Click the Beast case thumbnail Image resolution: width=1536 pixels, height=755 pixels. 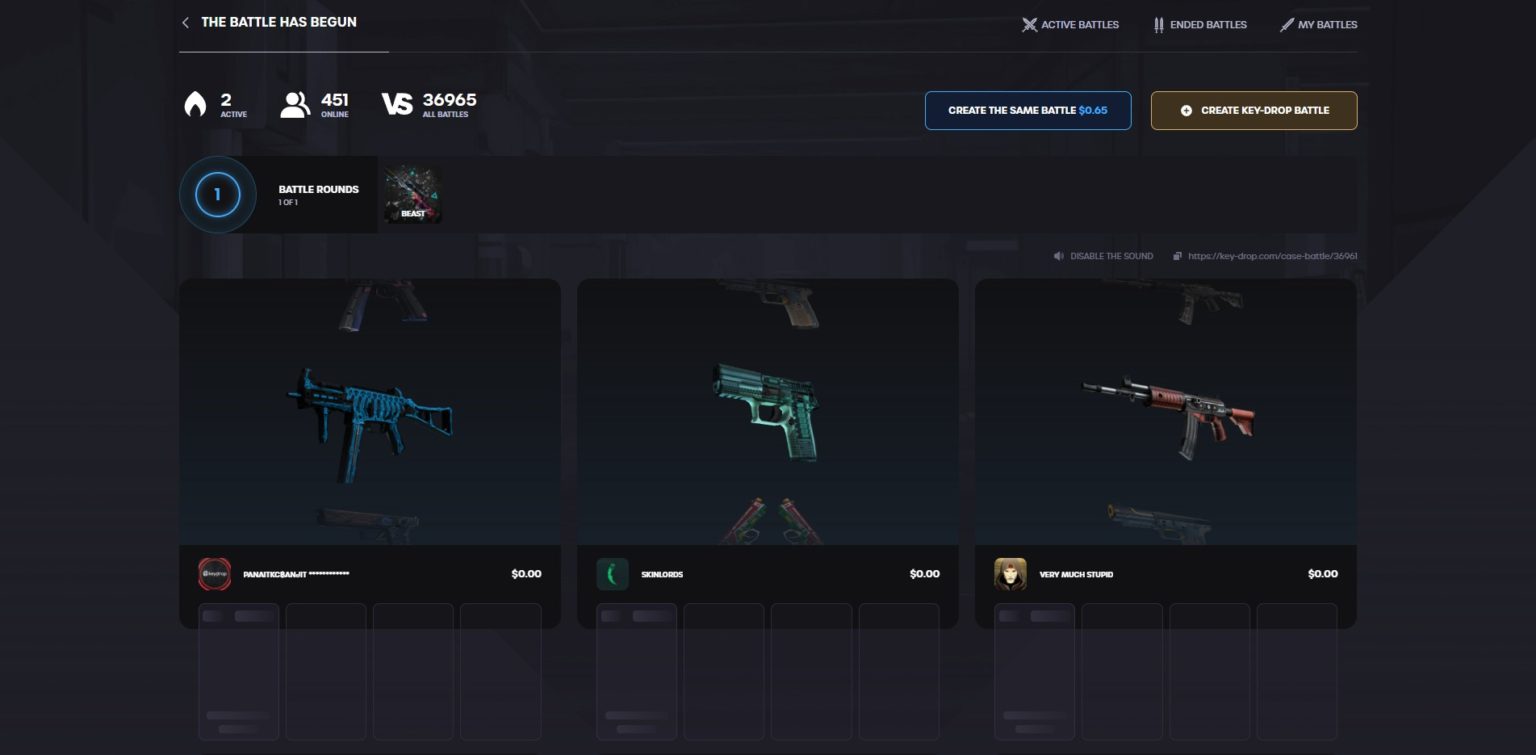[x=412, y=194]
